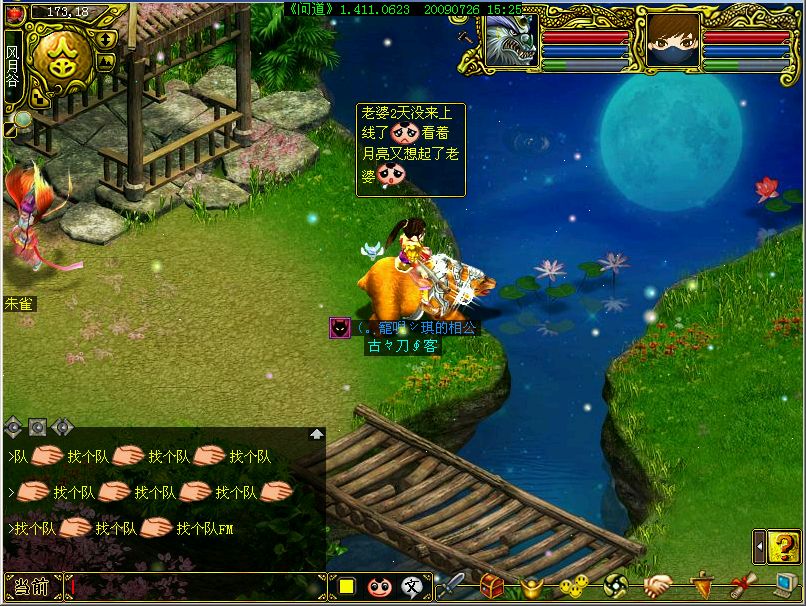This screenshot has width=806, height=606.
Task: Click the up-down arrow button beside the minimap
Action: pyautogui.click(x=105, y=39)
